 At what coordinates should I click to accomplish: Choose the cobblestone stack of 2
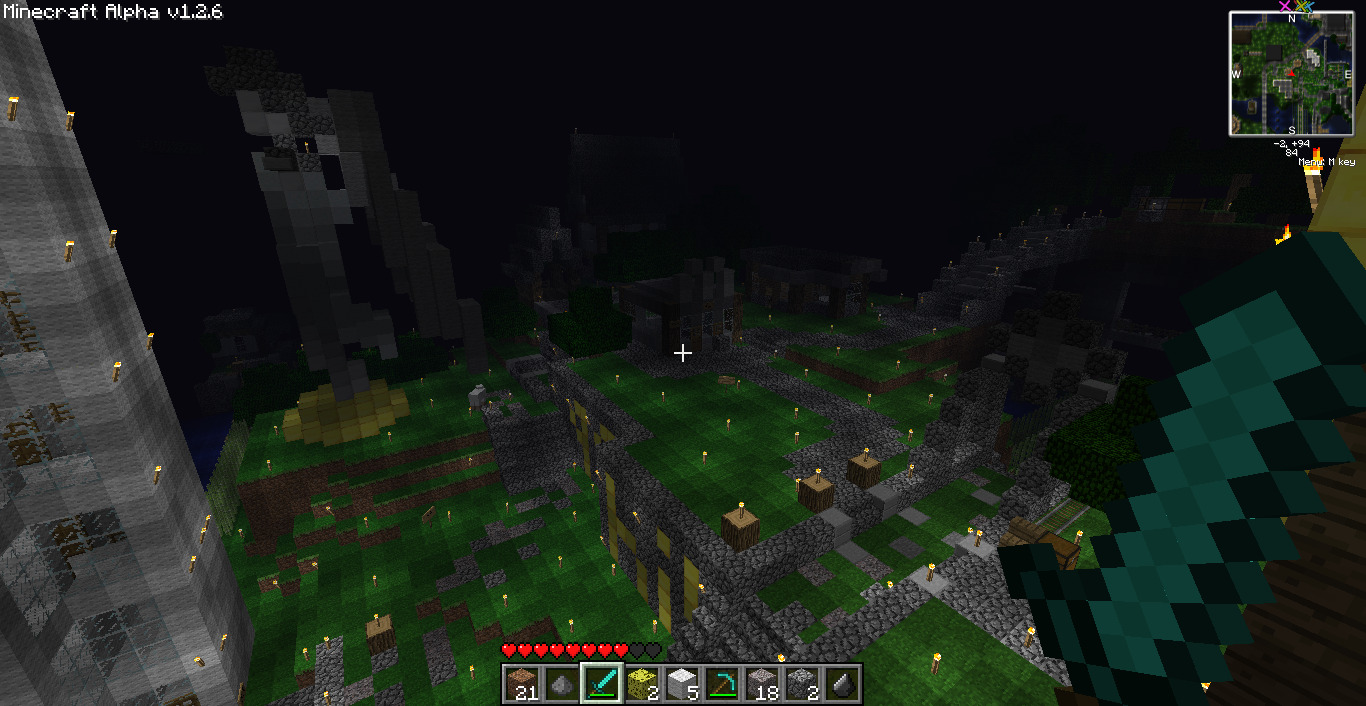coord(802,684)
